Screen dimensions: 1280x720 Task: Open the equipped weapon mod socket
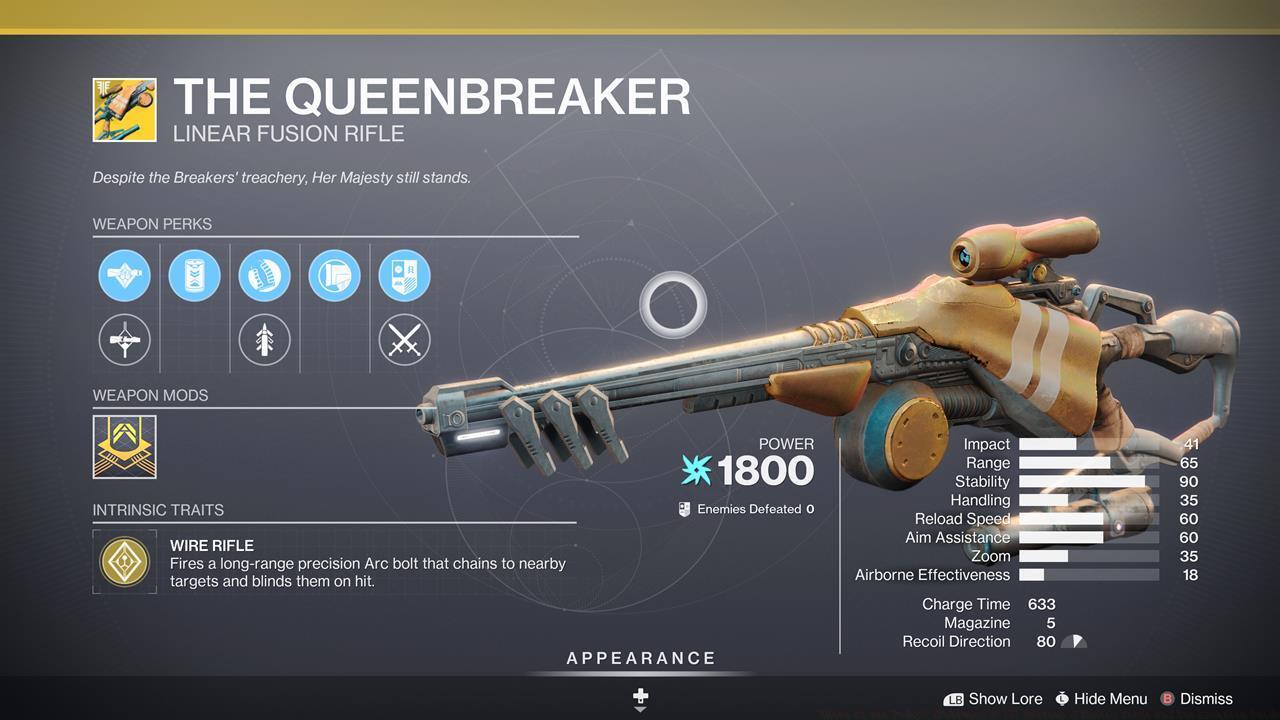pos(124,447)
